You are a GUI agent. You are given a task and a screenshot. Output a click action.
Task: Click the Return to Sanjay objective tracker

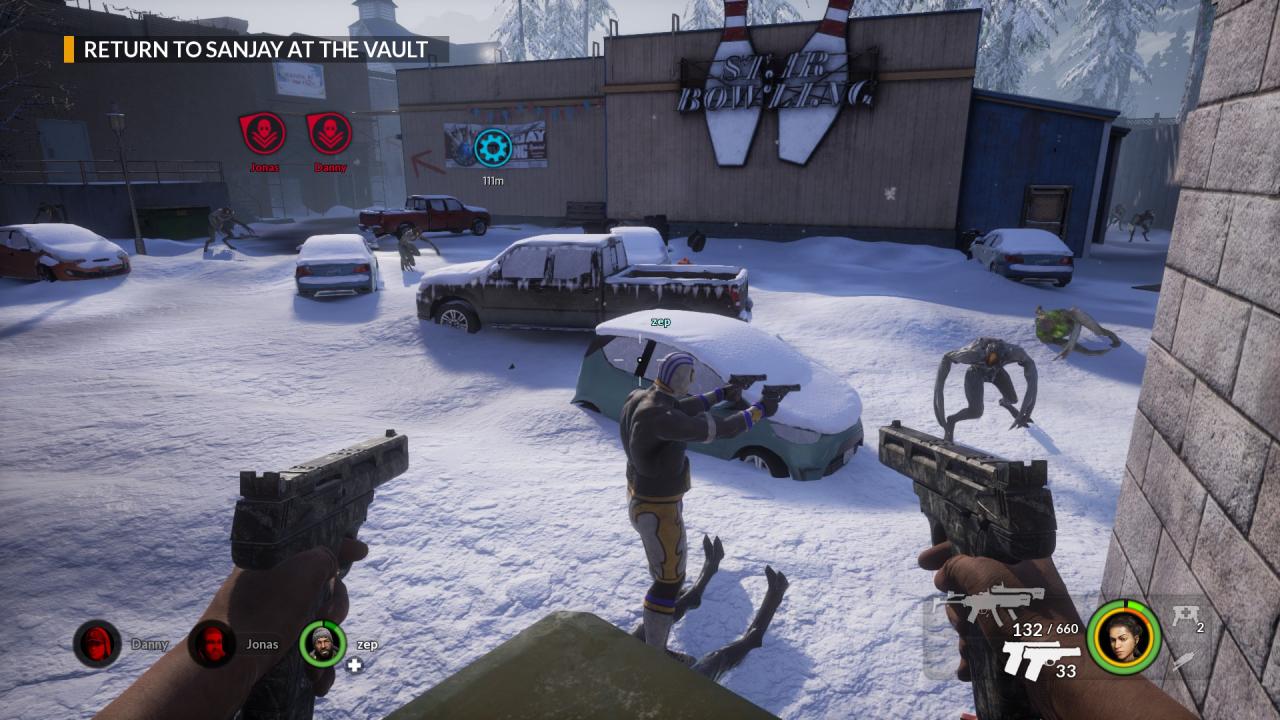[x=255, y=49]
